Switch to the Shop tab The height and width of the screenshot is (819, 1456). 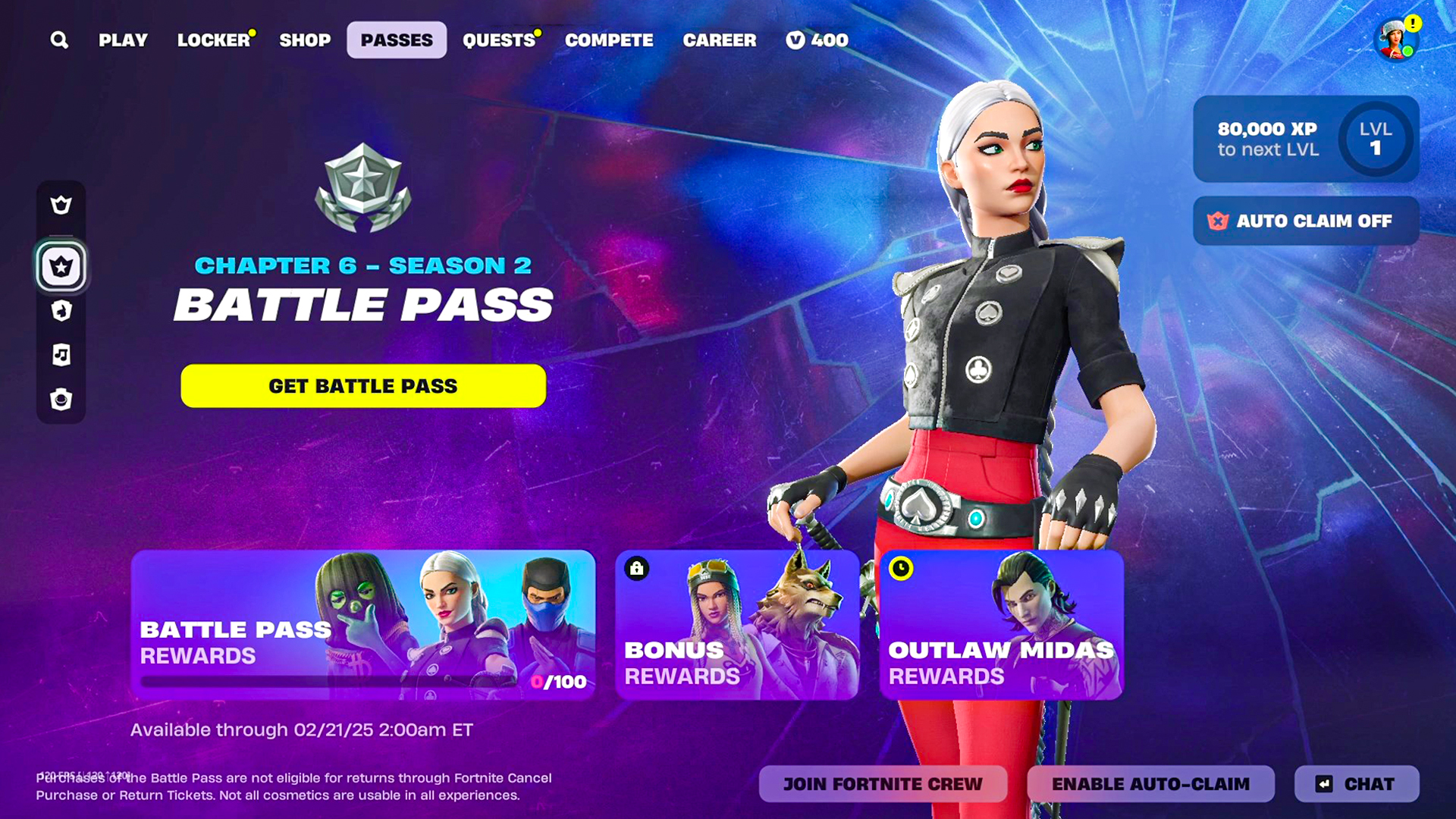coord(305,40)
